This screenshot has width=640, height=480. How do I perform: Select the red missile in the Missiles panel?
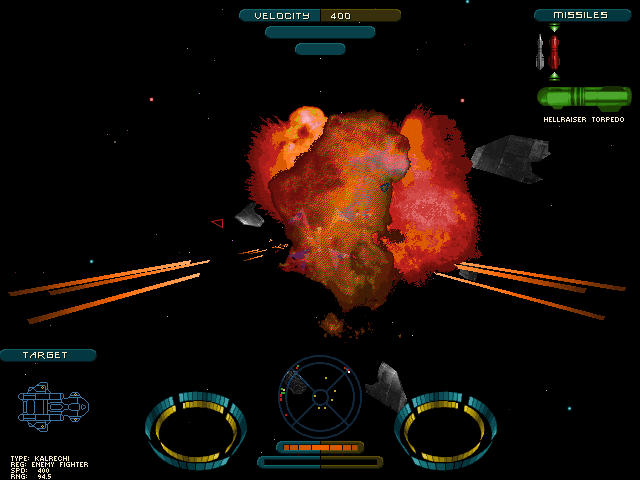point(554,52)
